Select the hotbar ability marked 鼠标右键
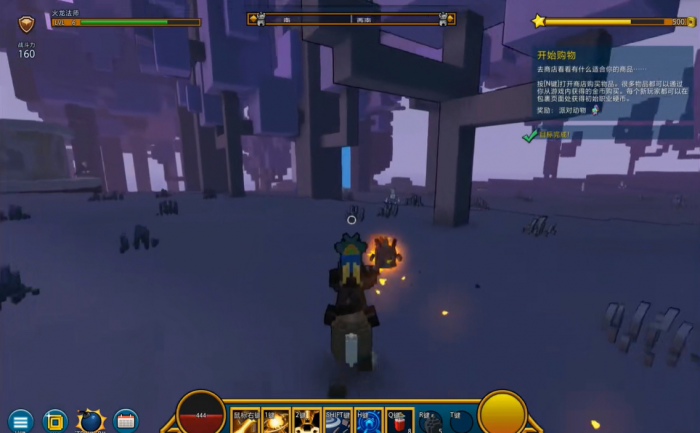This screenshot has height=433, width=700. pyautogui.click(x=246, y=422)
